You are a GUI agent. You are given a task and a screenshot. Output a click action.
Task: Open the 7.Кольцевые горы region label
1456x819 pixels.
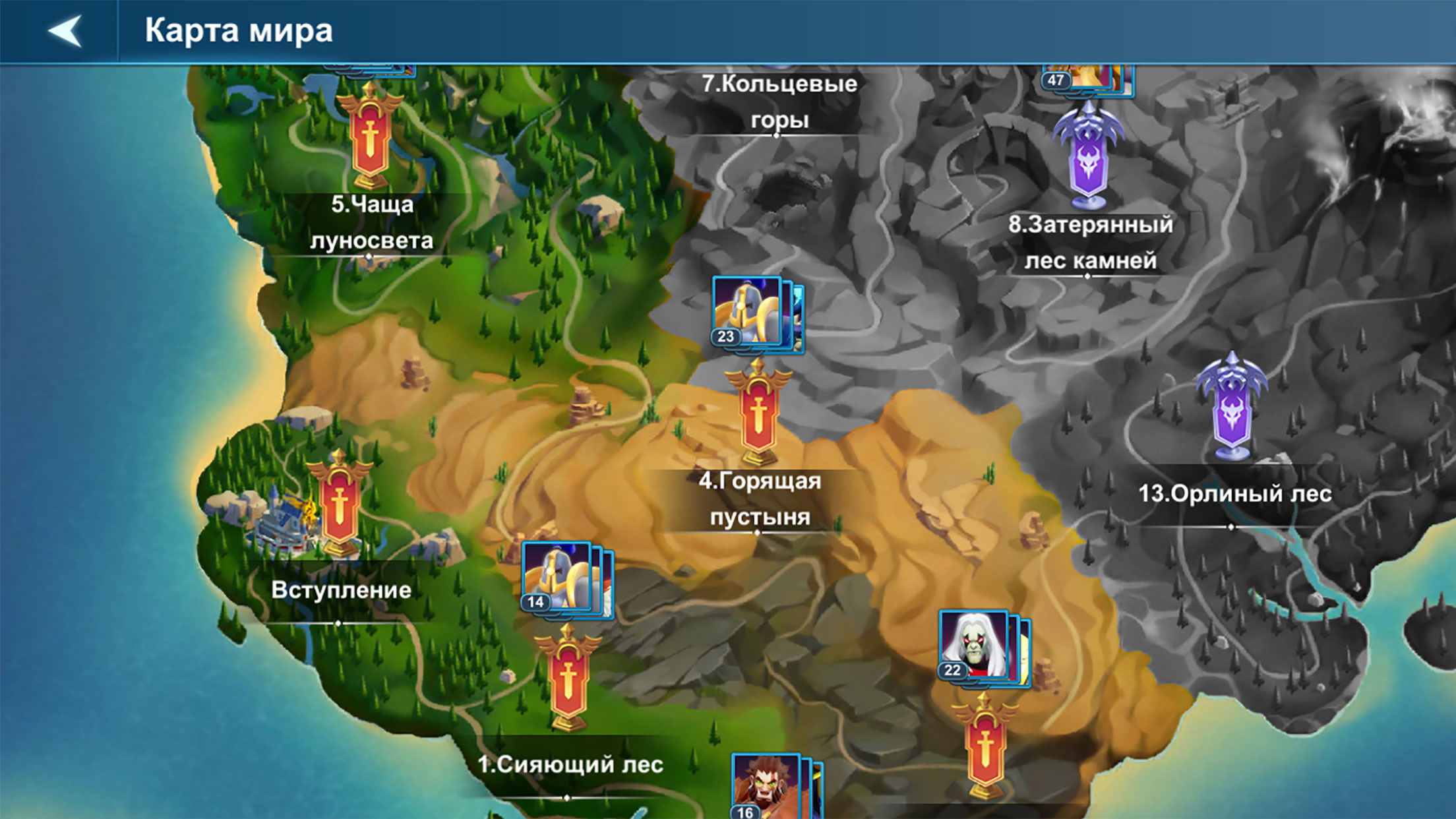779,102
